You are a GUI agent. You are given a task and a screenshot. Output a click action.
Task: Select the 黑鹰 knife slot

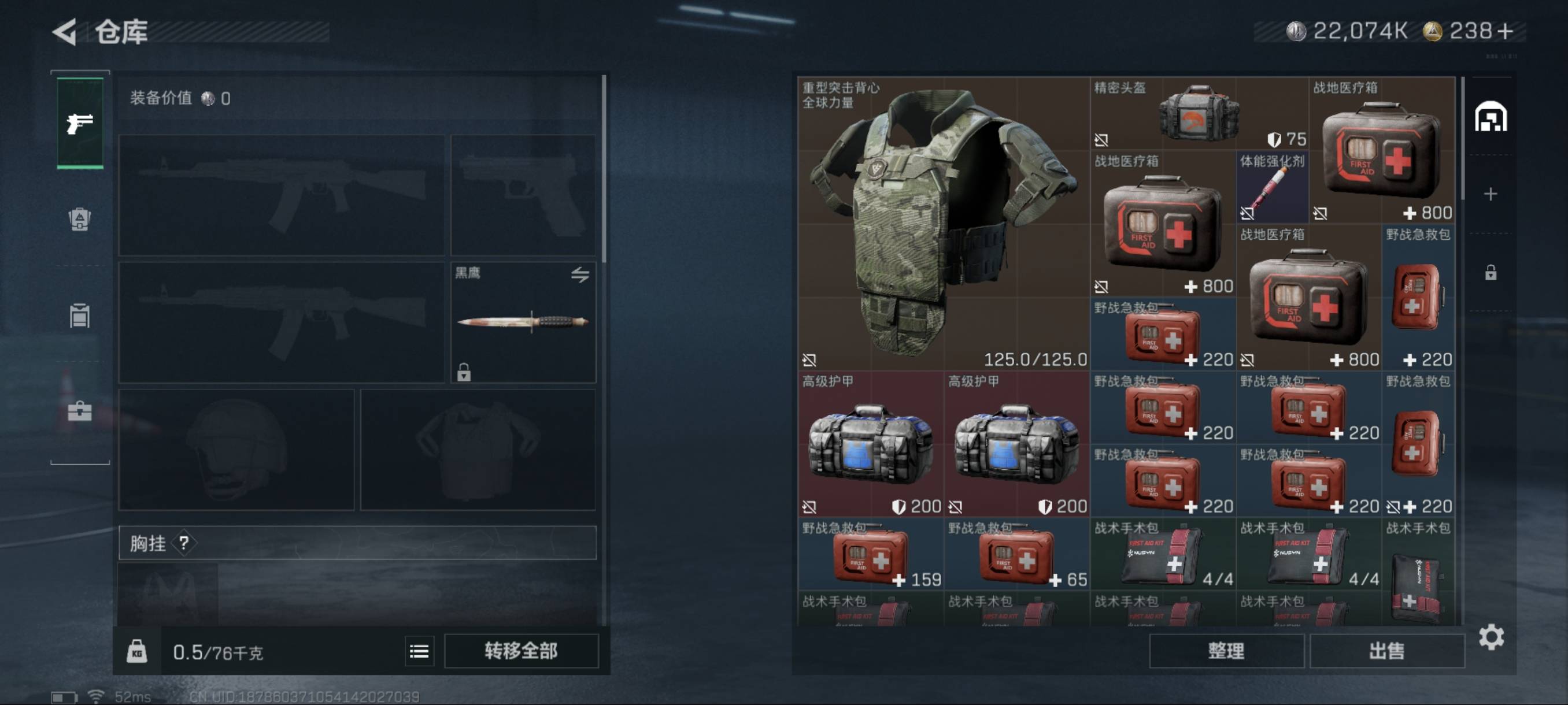pos(523,322)
